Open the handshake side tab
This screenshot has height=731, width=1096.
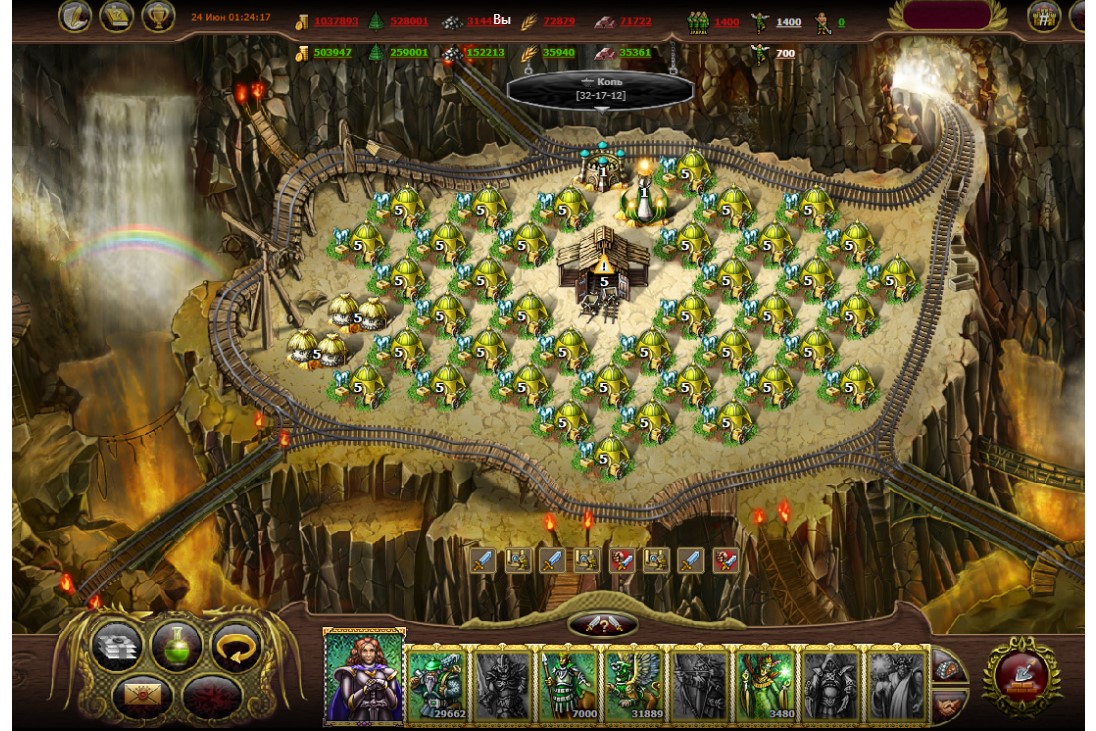pos(949,705)
